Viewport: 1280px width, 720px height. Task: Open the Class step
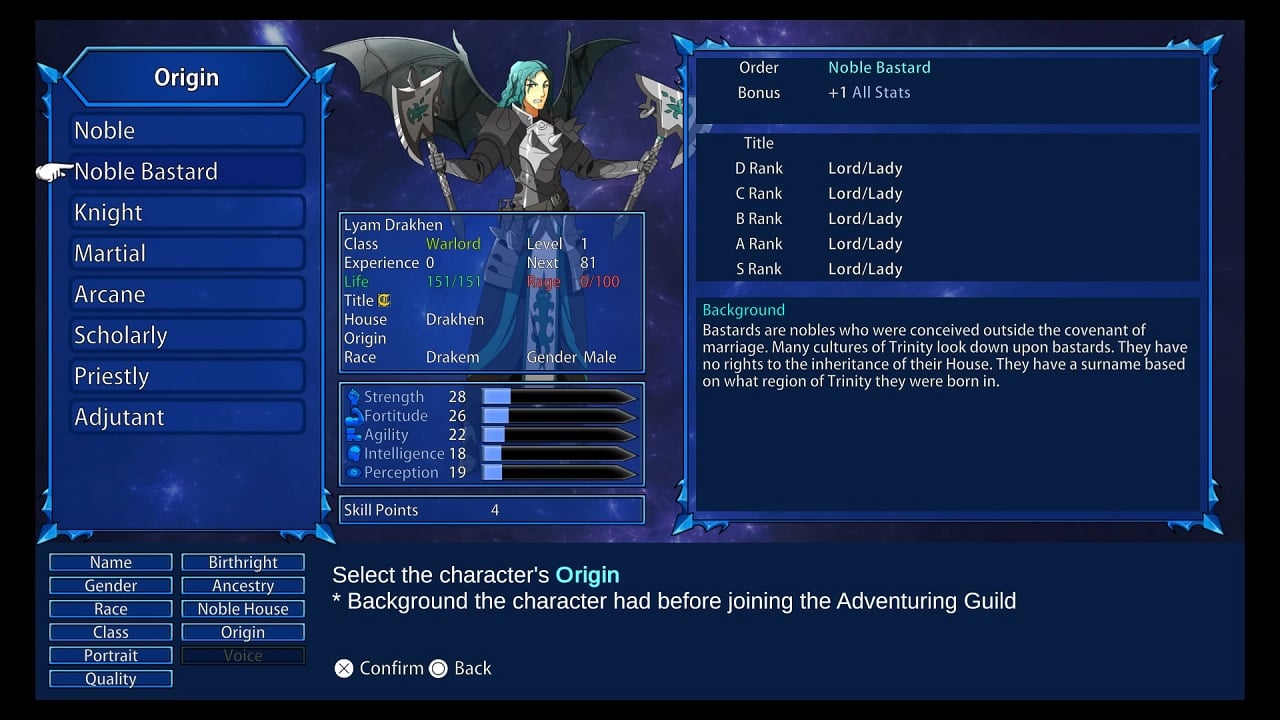click(111, 632)
